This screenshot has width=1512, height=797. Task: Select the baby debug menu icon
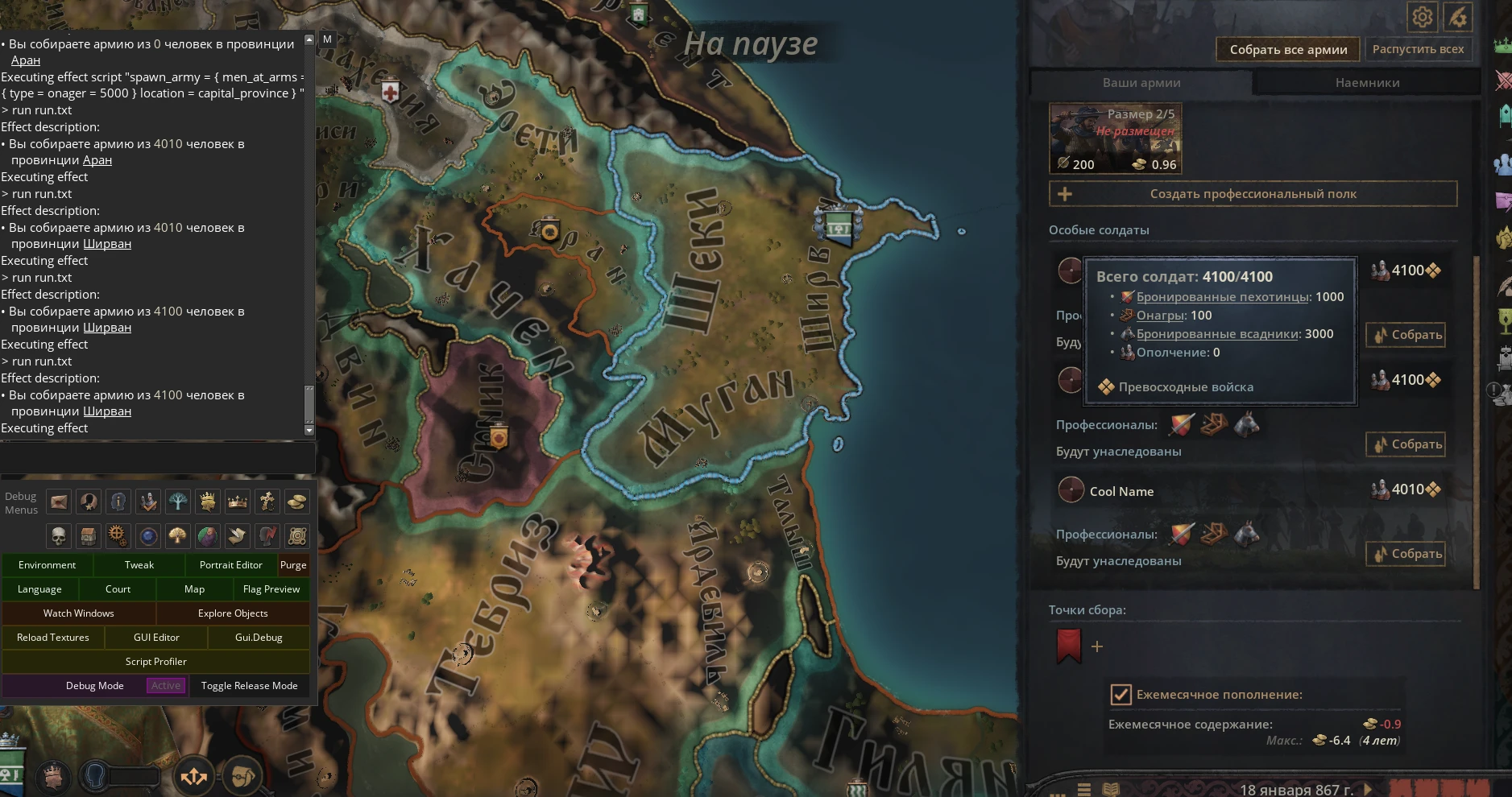[208, 536]
